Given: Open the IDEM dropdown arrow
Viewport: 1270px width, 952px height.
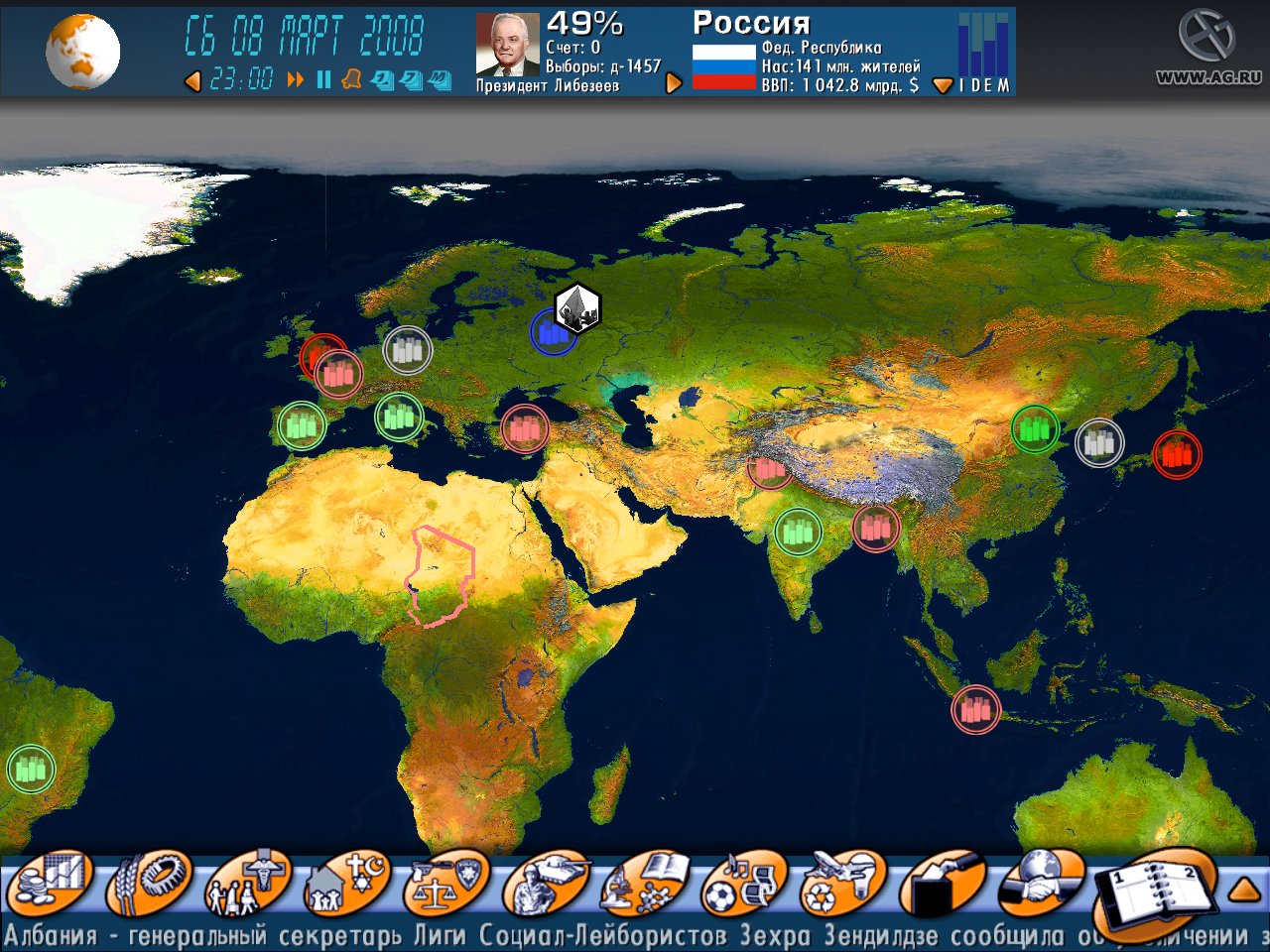Looking at the screenshot, I should pyautogui.click(x=941, y=84).
